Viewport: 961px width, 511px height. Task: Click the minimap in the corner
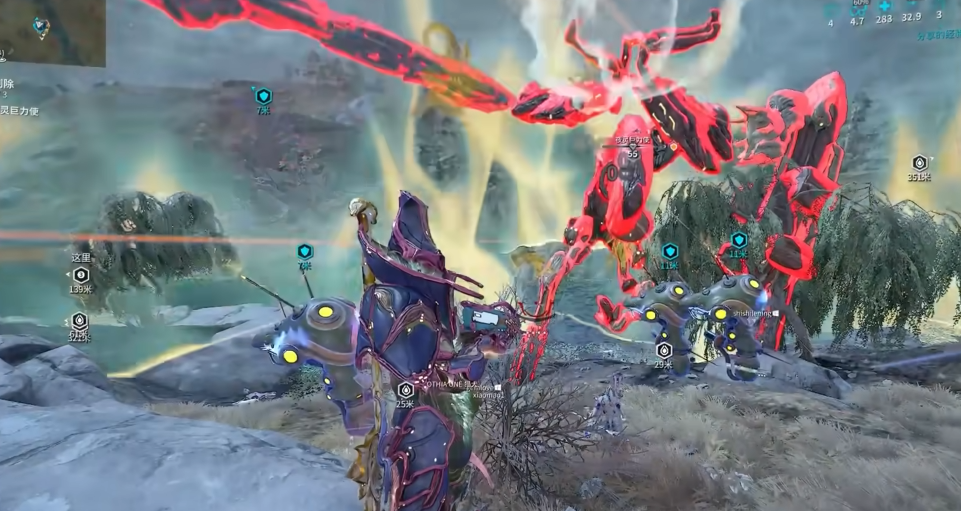[x=50, y=32]
